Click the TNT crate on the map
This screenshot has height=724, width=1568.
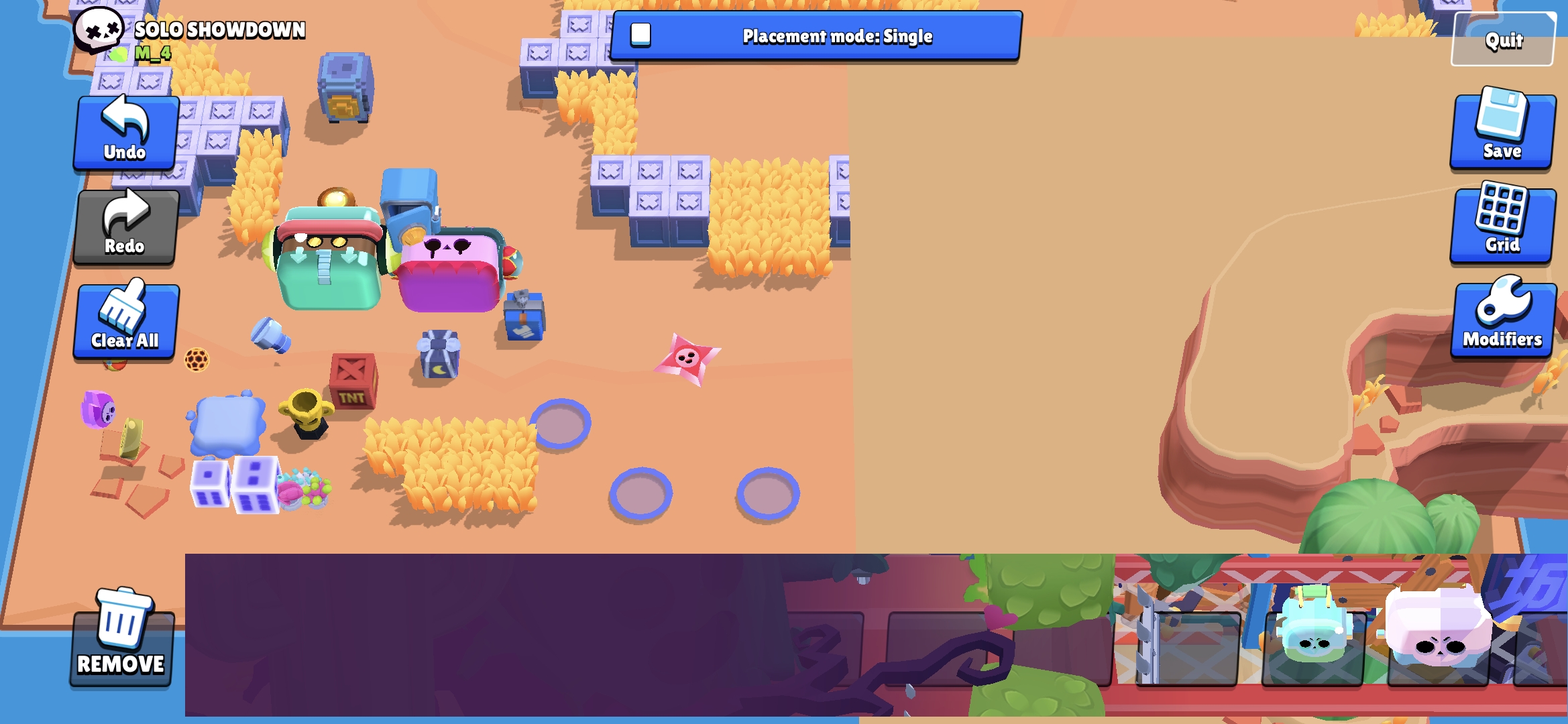(351, 381)
